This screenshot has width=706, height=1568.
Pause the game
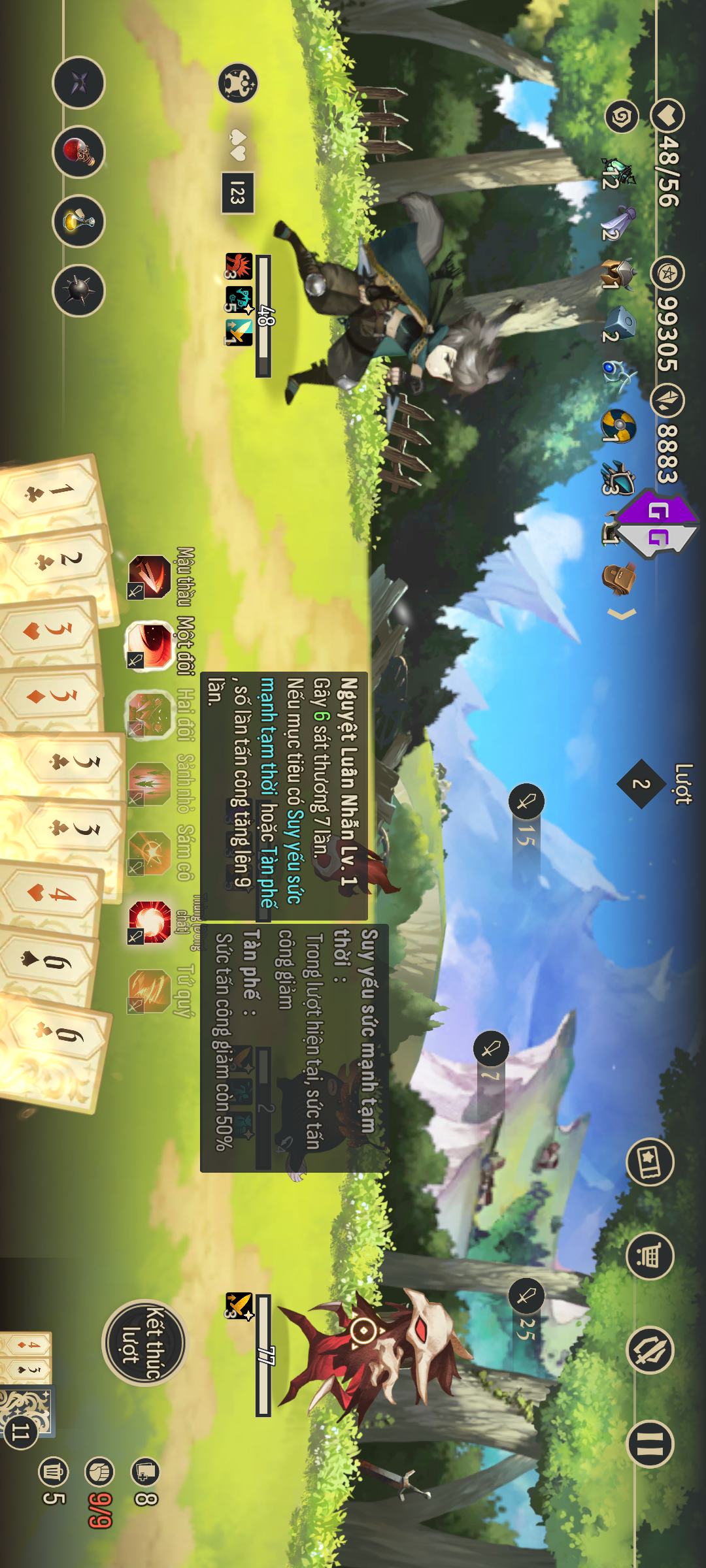pyautogui.click(x=650, y=1444)
